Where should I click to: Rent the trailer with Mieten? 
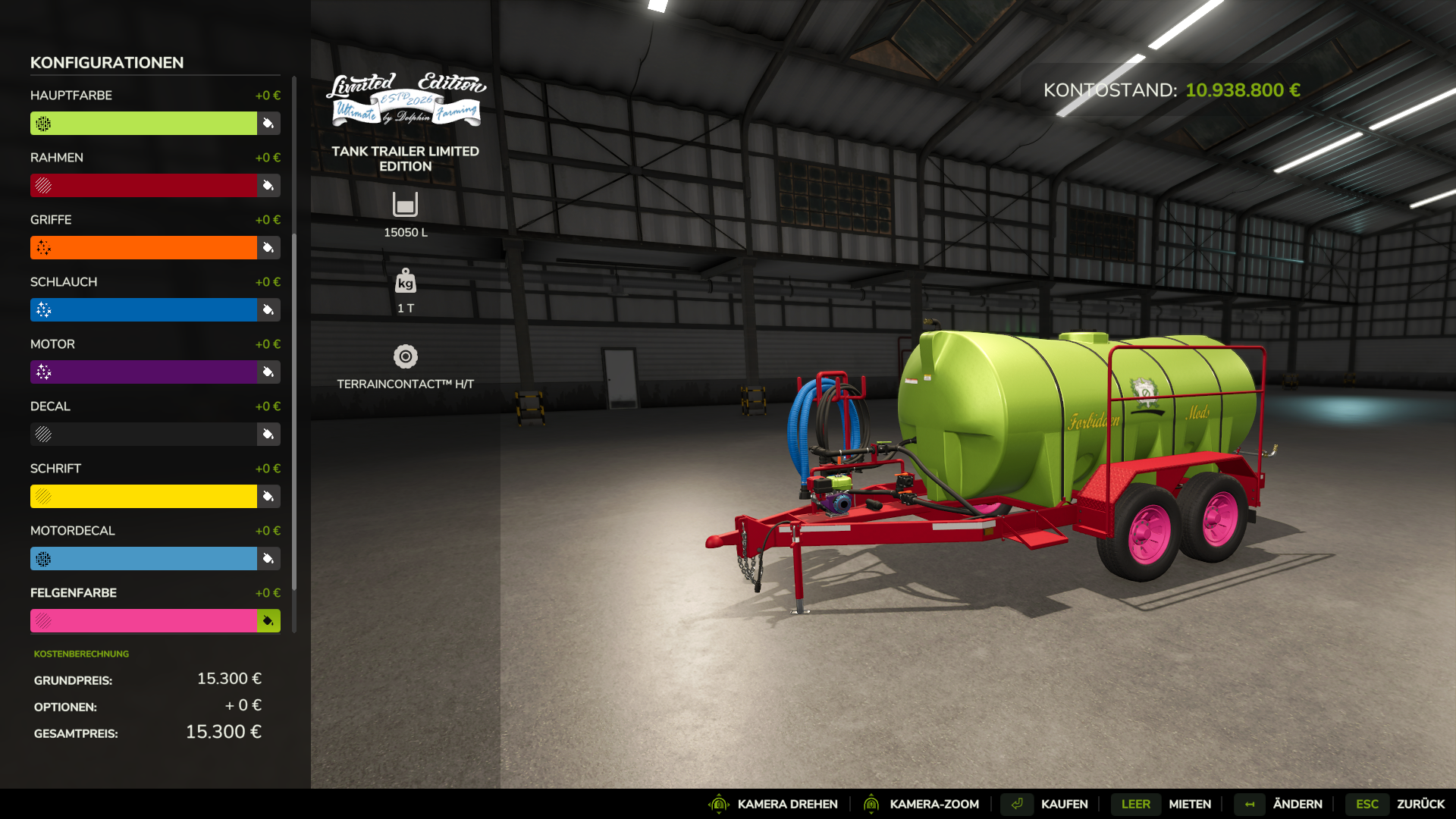[1189, 804]
